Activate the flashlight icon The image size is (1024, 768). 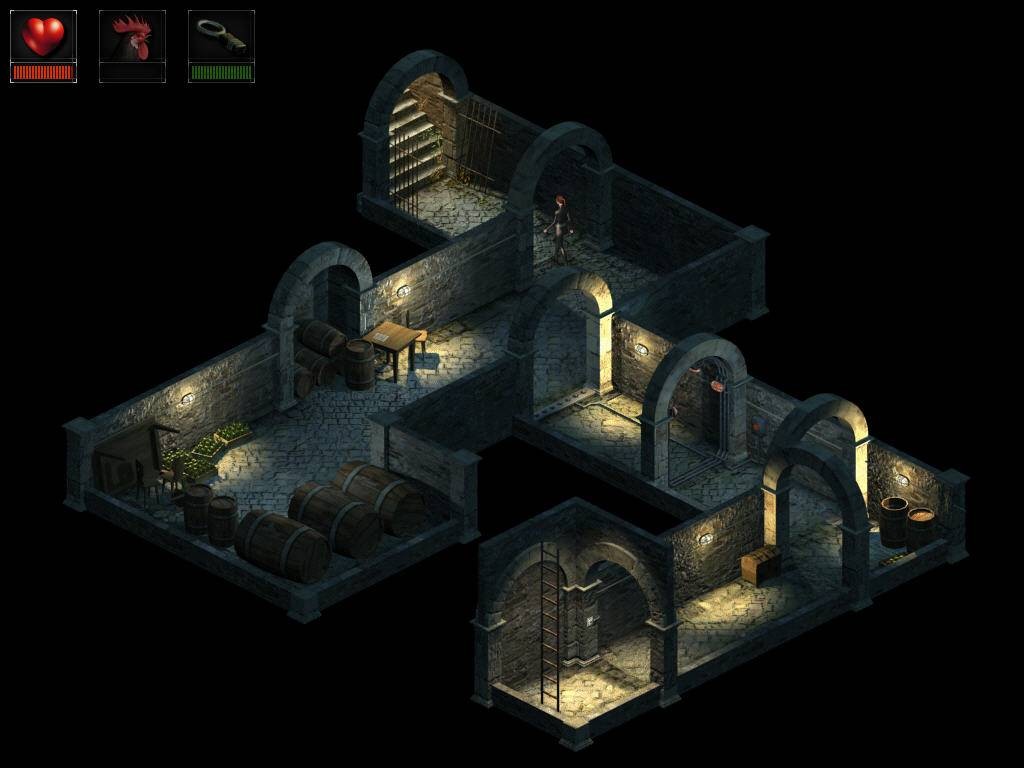221,37
